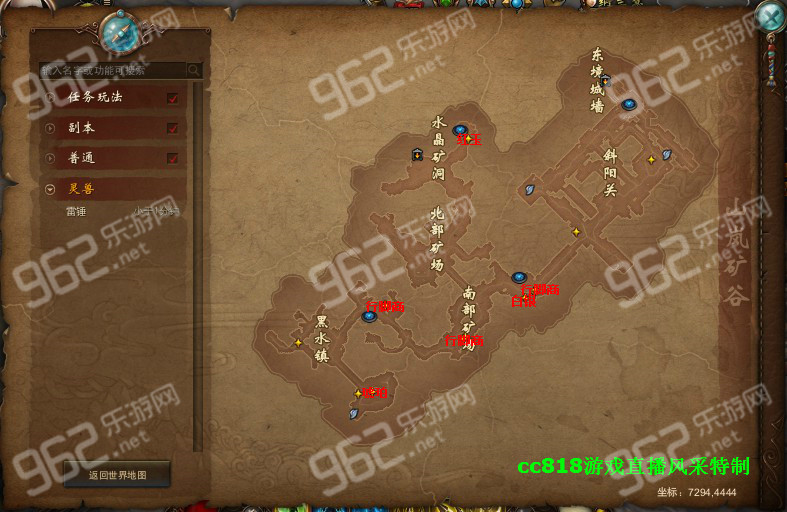787x512 pixels.
Task: Click the gold star beside 琥珀 label
Action: pos(358,393)
